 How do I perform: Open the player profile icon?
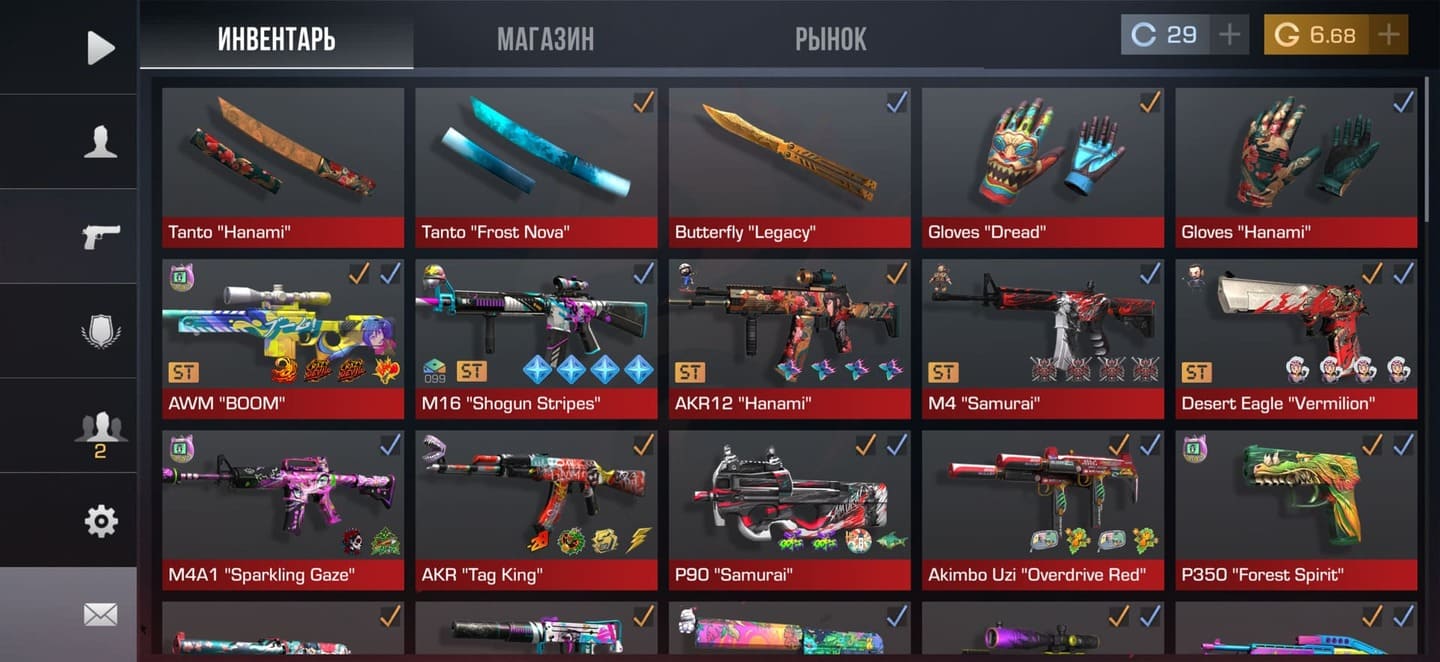[x=100, y=142]
